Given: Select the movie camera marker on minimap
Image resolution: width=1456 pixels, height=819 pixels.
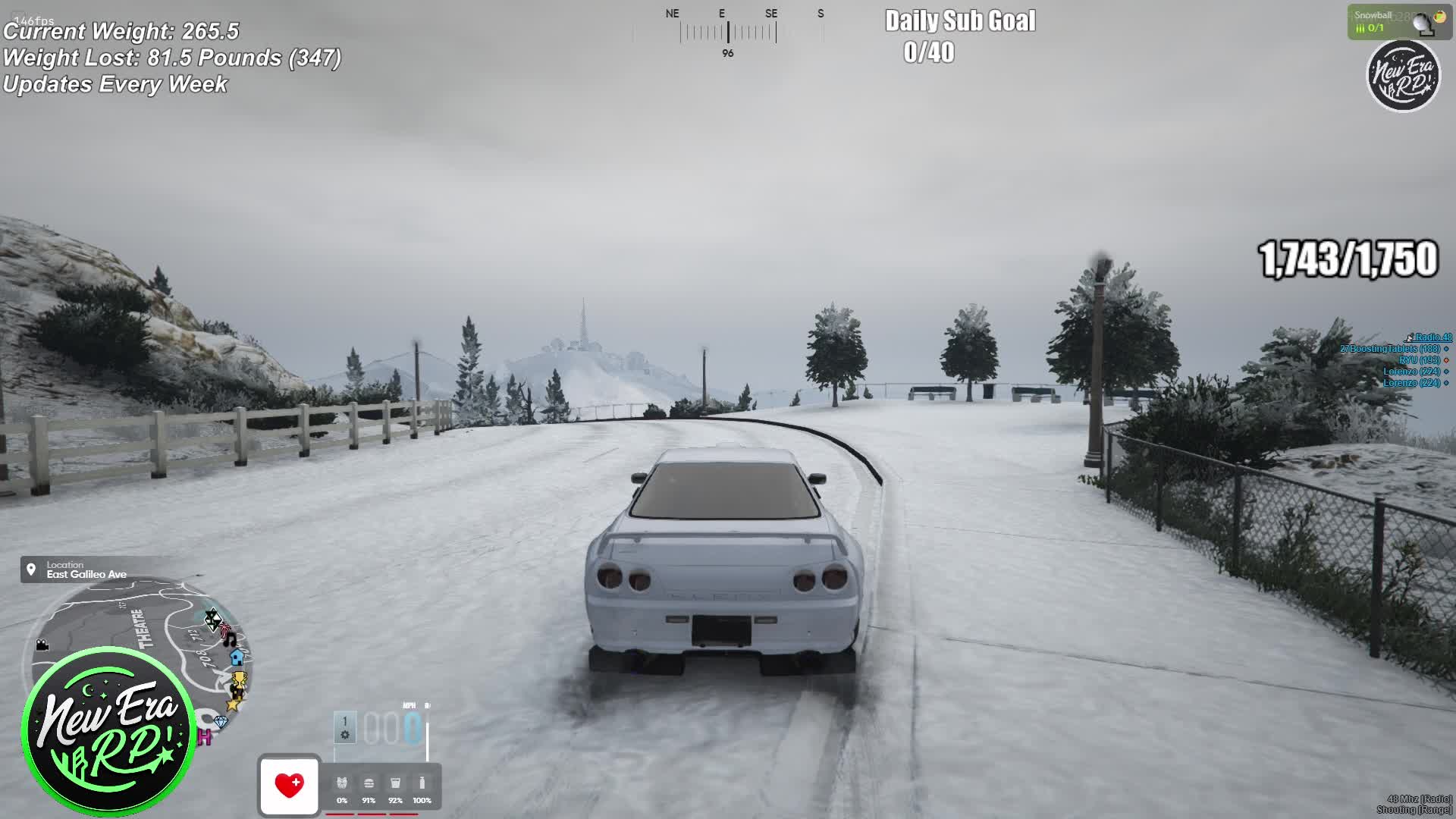Looking at the screenshot, I should click(x=42, y=645).
